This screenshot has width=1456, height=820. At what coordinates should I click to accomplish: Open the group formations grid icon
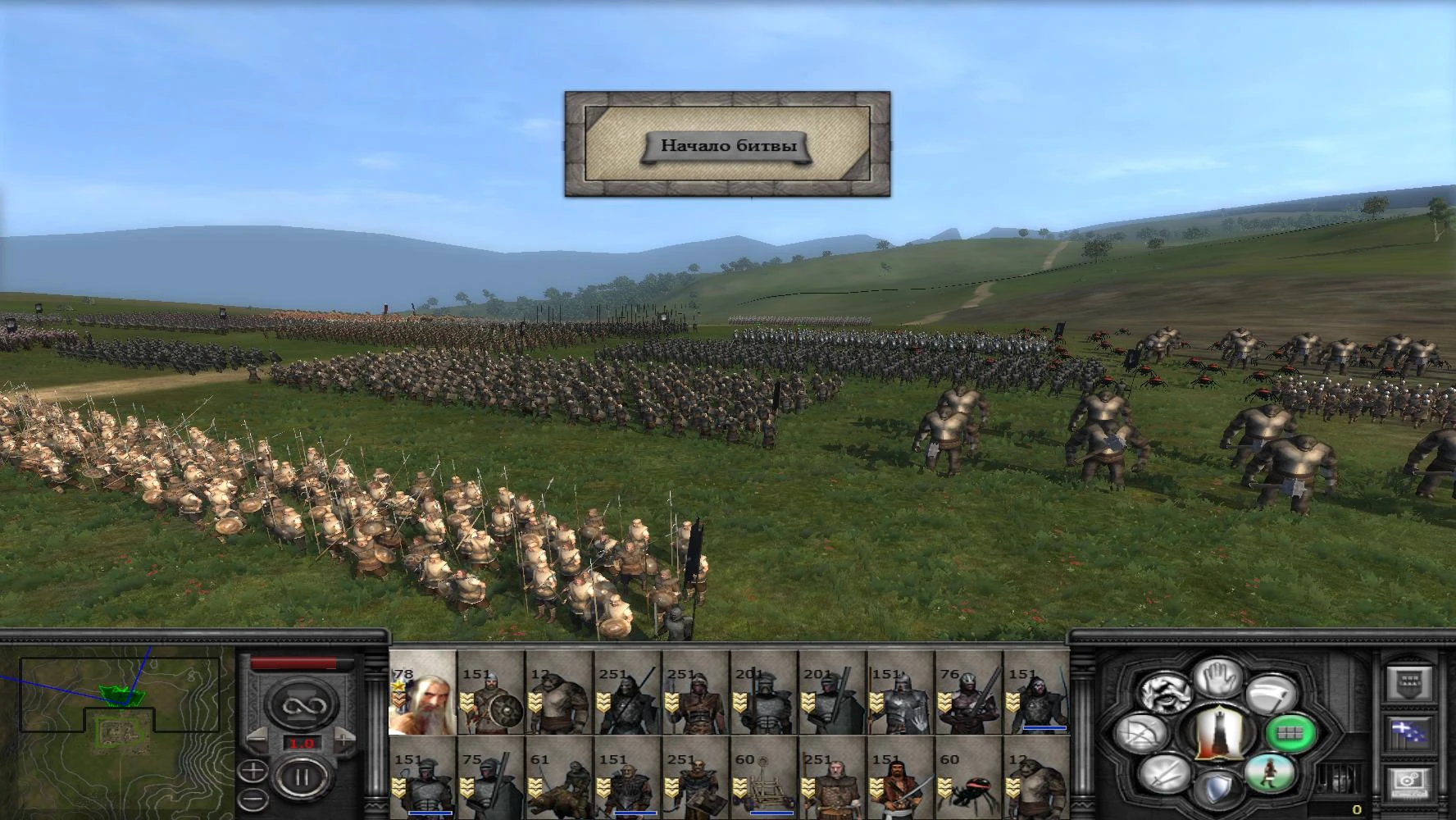click(x=1289, y=733)
